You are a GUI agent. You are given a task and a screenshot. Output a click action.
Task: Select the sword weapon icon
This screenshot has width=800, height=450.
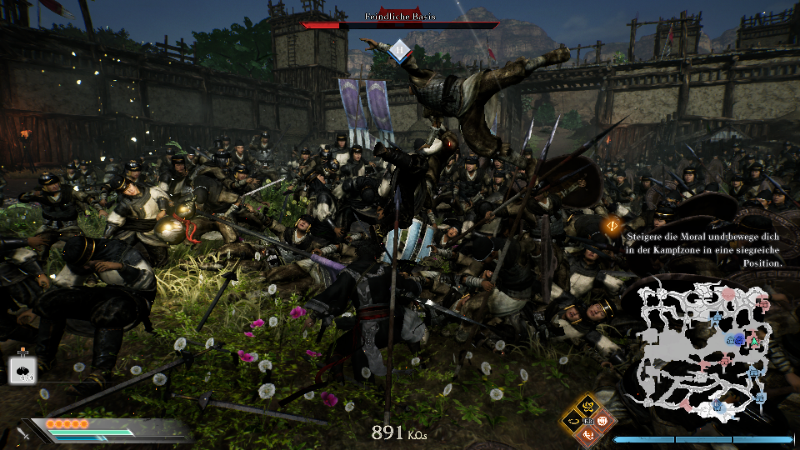tap(22, 434)
